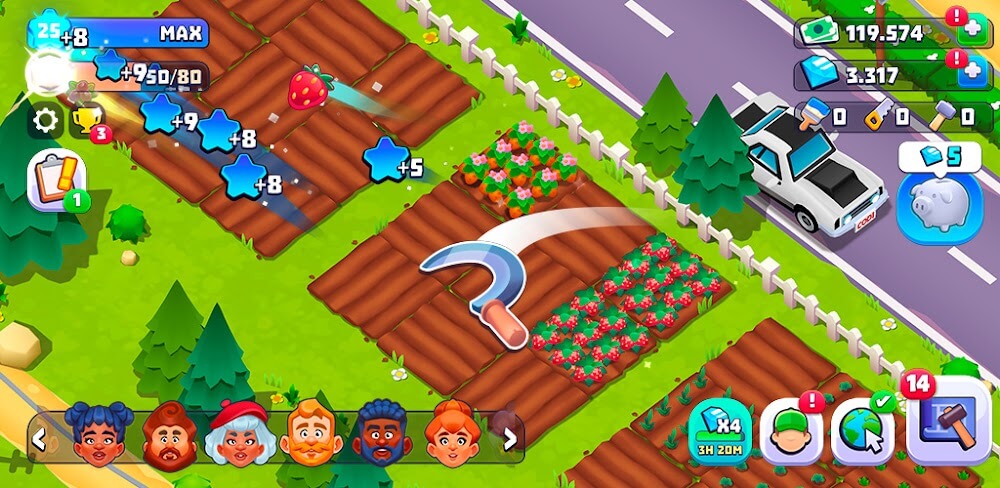The image size is (1000, 488).
Task: Select the red-bearded man with the pompadour
Action: tap(169, 435)
